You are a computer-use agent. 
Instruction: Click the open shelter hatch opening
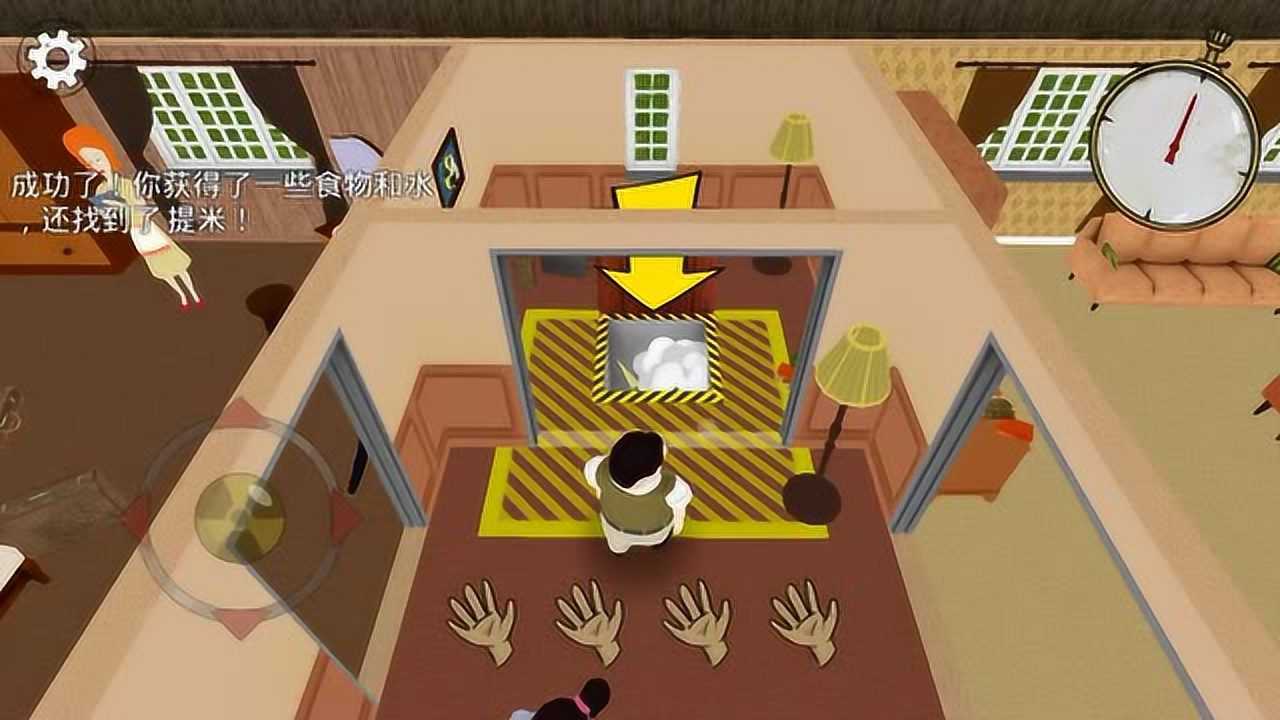pos(660,355)
